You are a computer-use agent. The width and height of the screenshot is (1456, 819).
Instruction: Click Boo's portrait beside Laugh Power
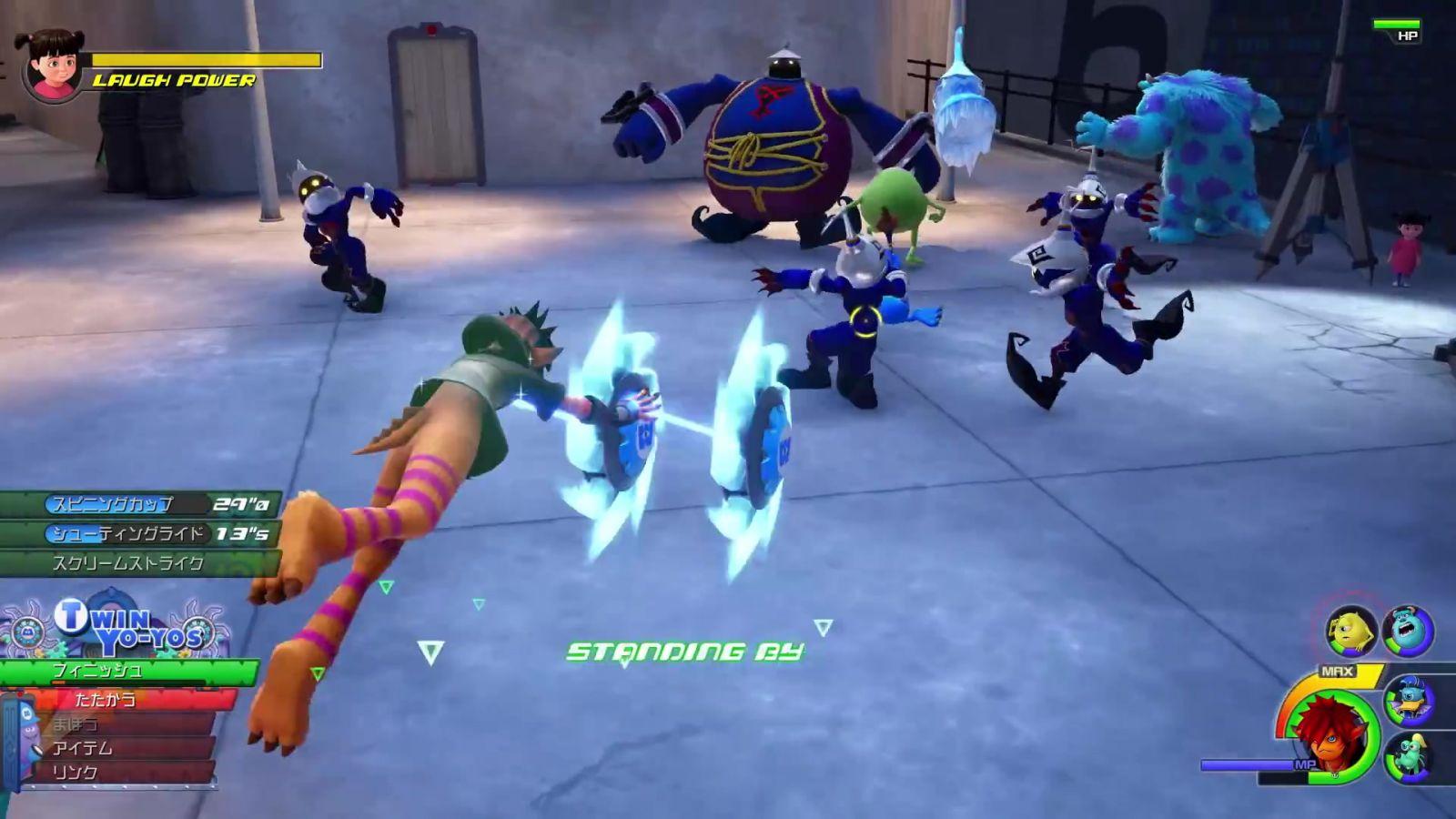[x=53, y=64]
